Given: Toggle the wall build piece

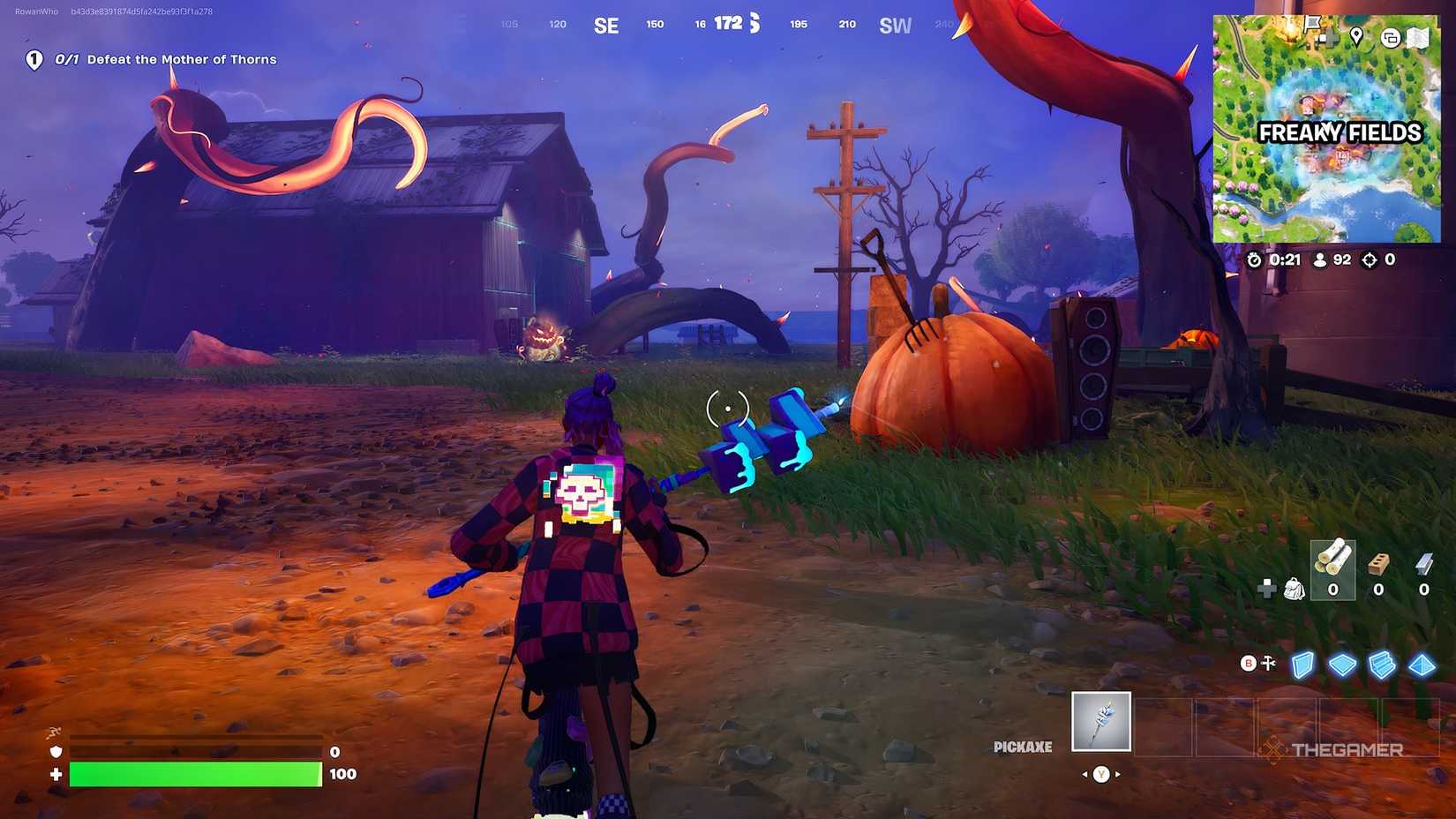Looking at the screenshot, I should point(1302,665).
